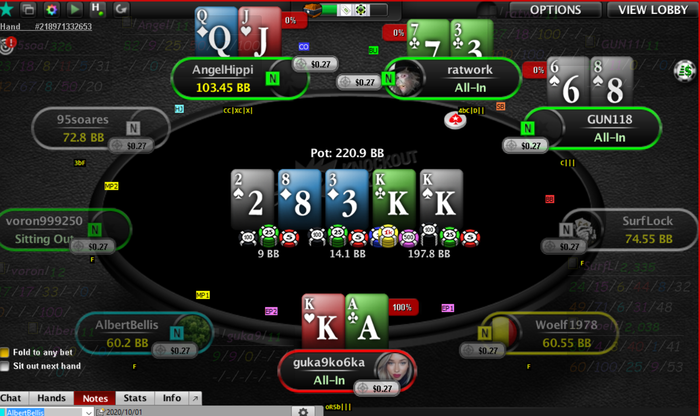Open the color wheel theme icon
700x416 pixels.
pyautogui.click(x=52, y=9)
